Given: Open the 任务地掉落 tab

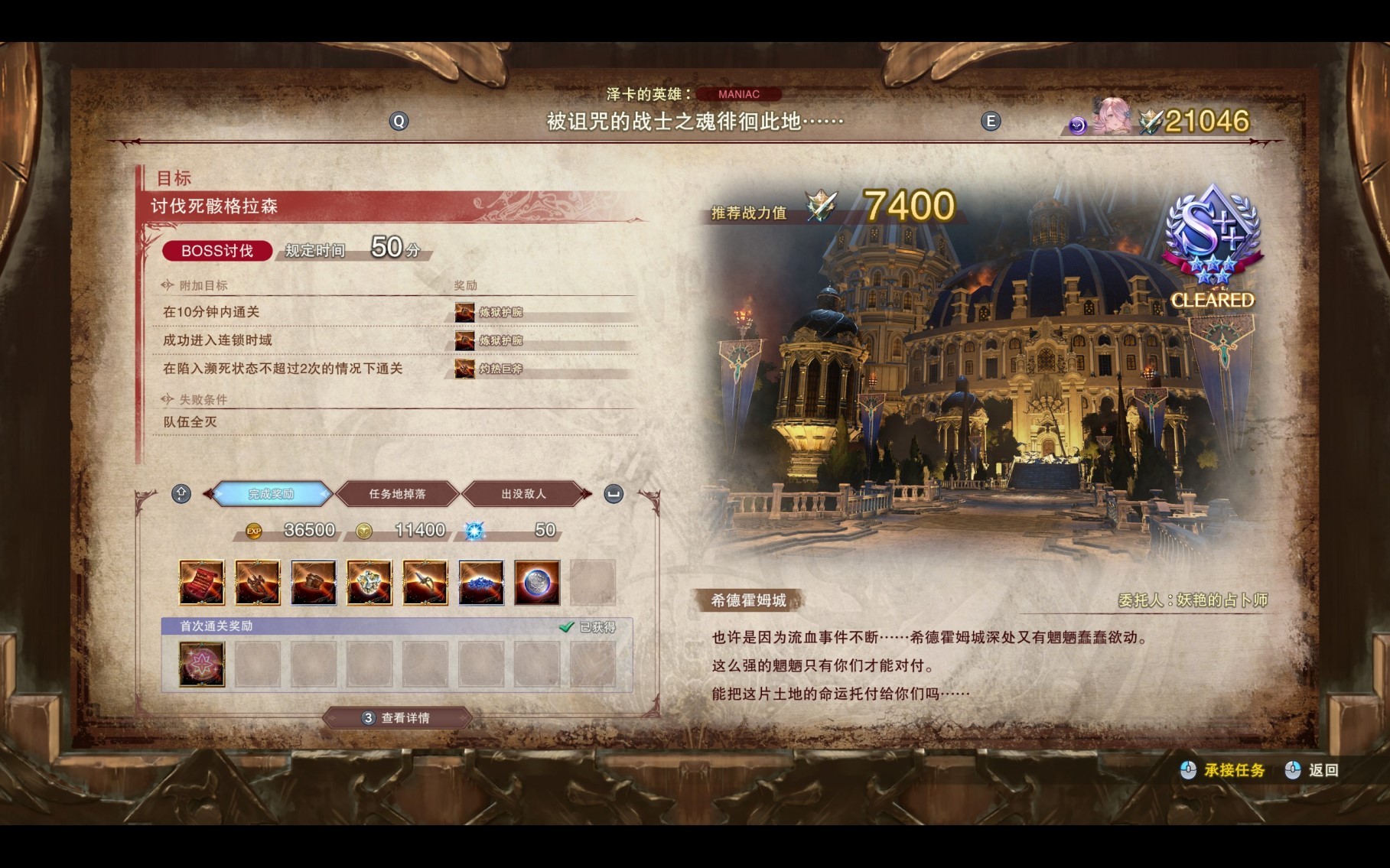Looking at the screenshot, I should coord(397,494).
